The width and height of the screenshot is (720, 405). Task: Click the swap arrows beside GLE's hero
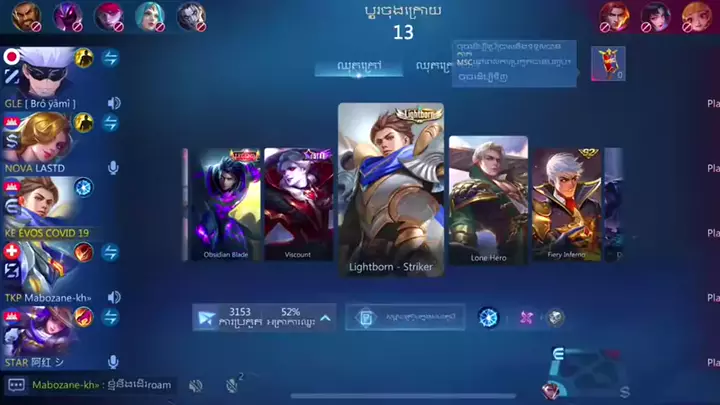pos(110,58)
